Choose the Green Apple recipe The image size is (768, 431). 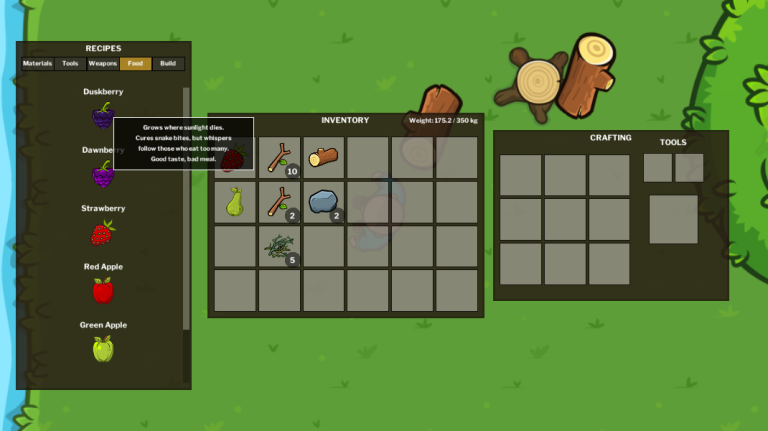click(x=103, y=349)
